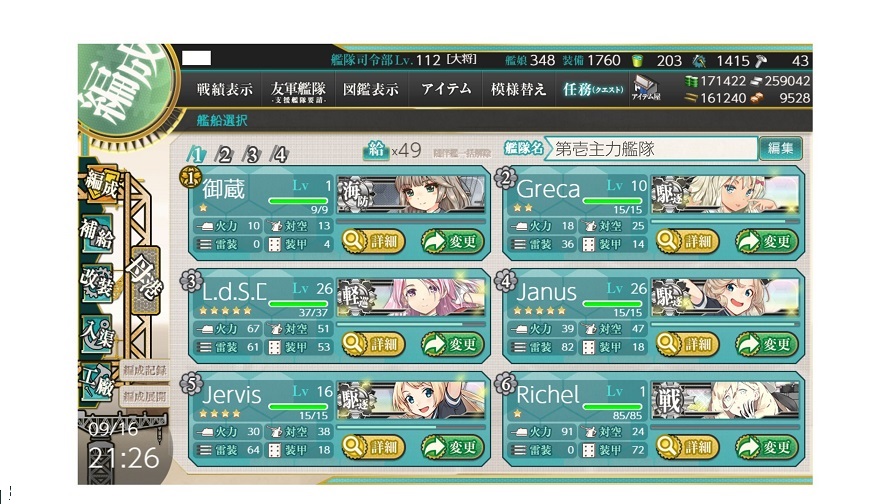The height and width of the screenshot is (504, 896).
Task: Open the 模様替え furniture menu
Action: pyautogui.click(x=519, y=89)
